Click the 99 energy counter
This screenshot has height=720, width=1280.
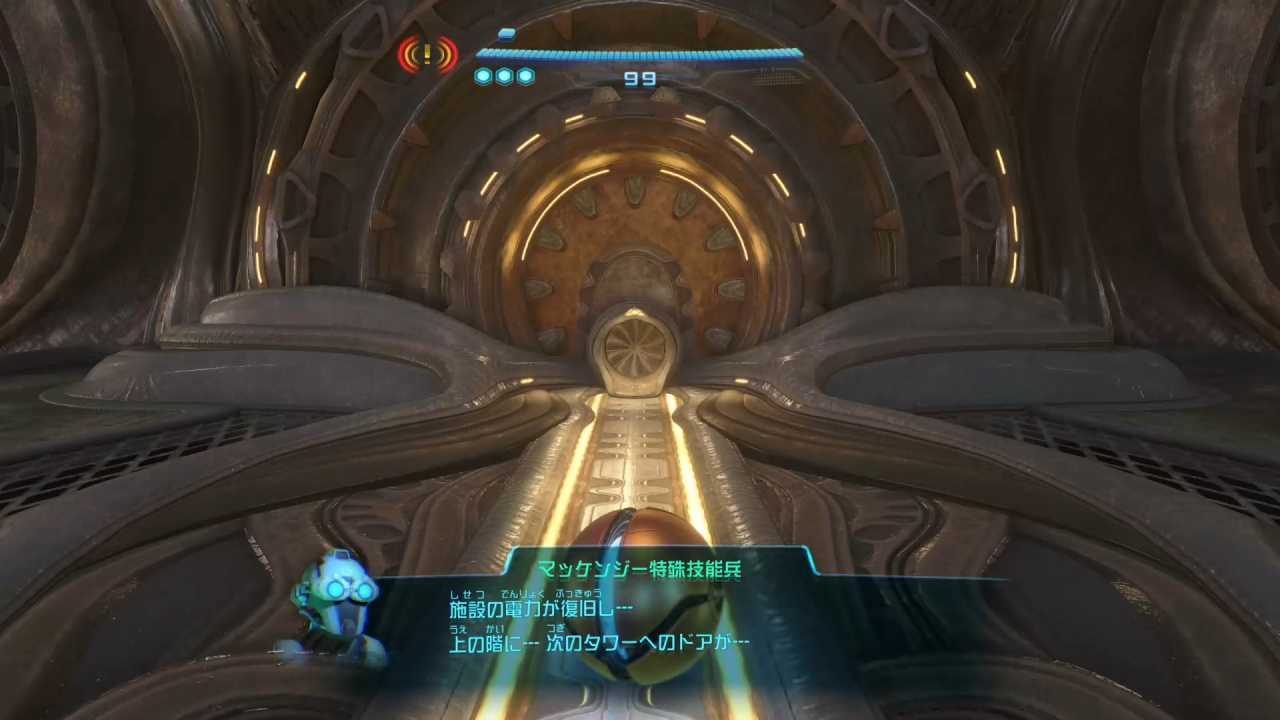pyautogui.click(x=638, y=79)
